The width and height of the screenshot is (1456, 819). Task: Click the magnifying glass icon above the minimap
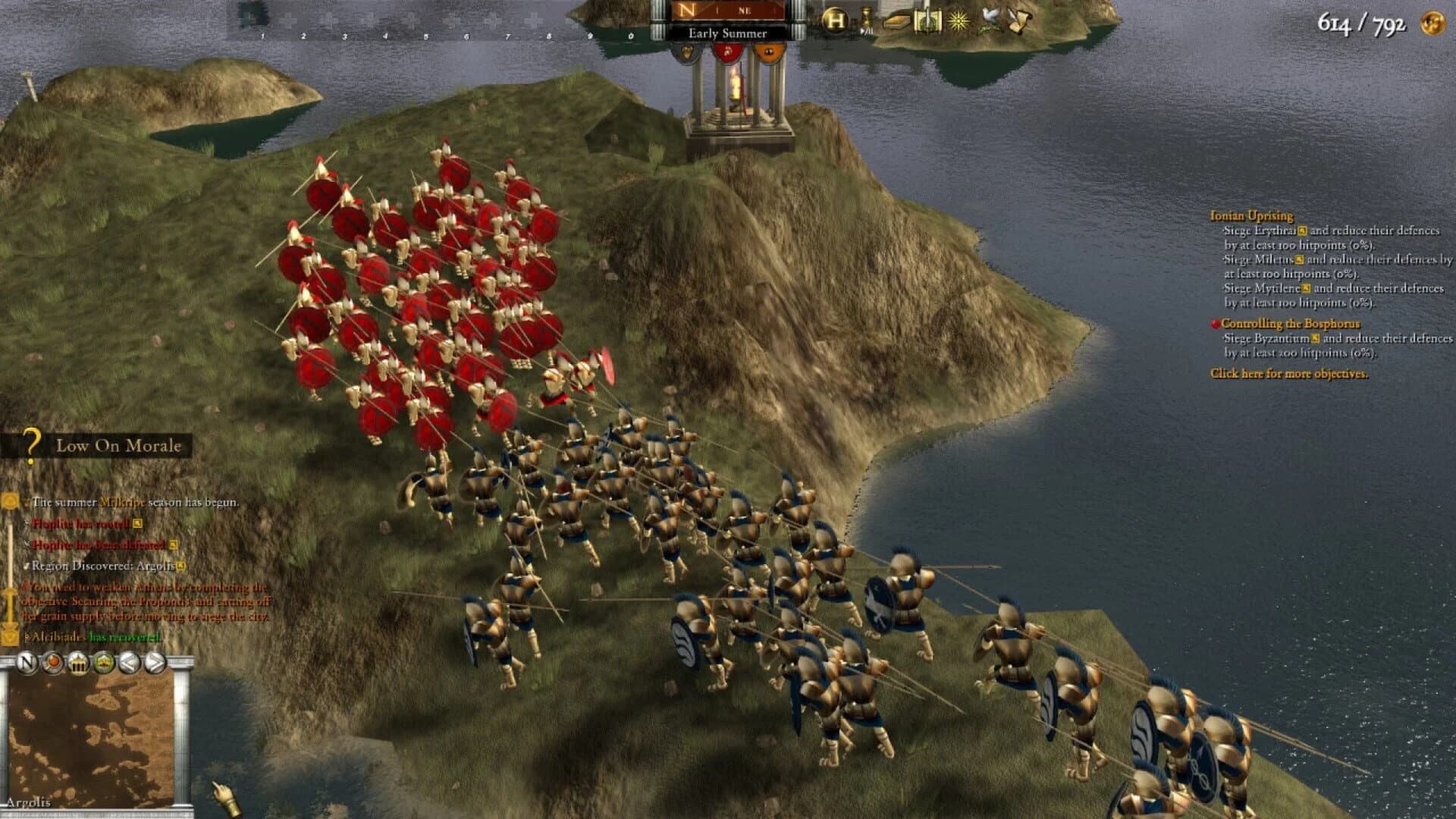tap(52, 662)
